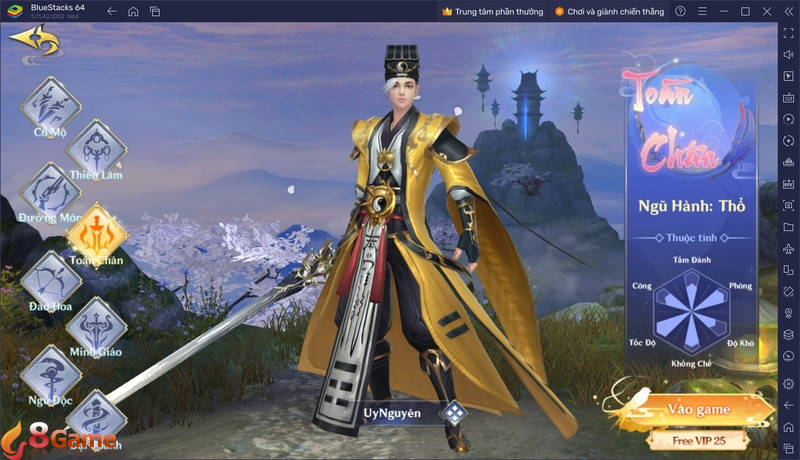Open the Free VIP 25 banner

[x=698, y=440]
